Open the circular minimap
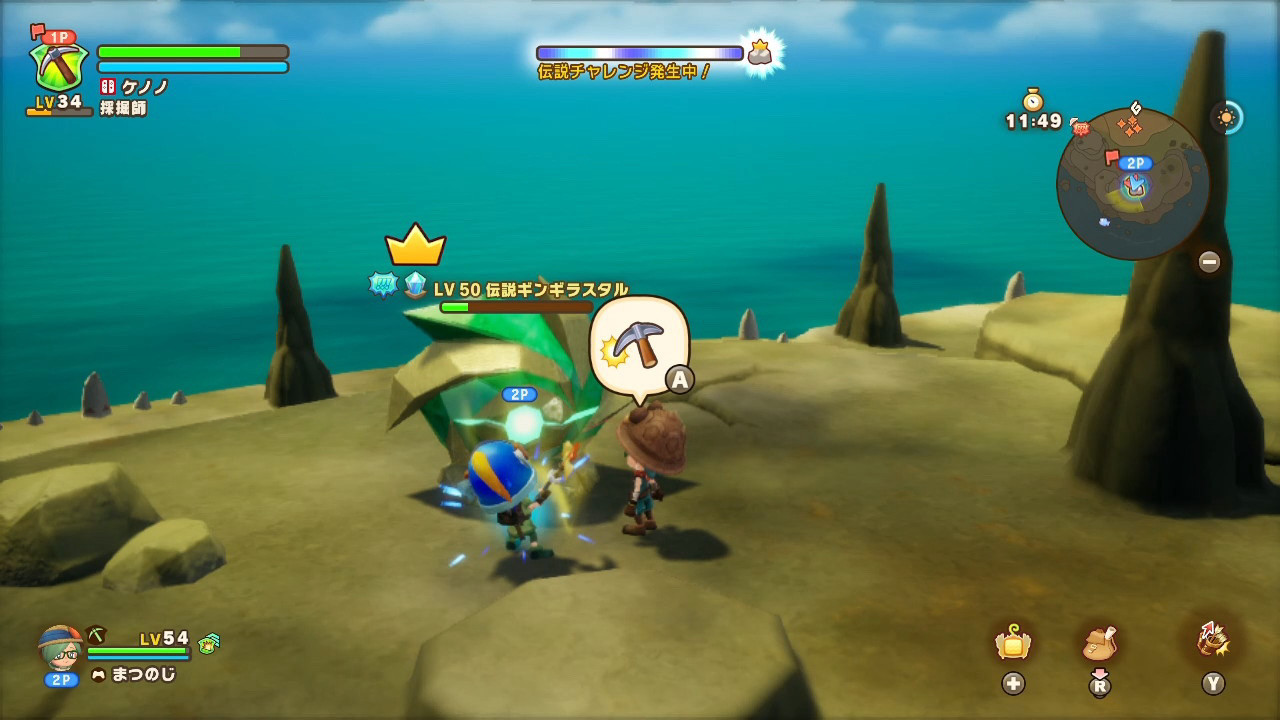This screenshot has width=1280, height=720. coord(1132,184)
